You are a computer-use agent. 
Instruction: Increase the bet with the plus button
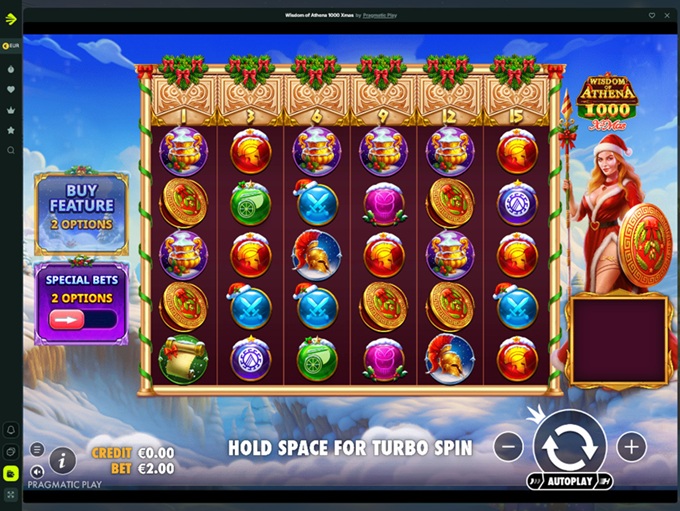pyautogui.click(x=631, y=446)
